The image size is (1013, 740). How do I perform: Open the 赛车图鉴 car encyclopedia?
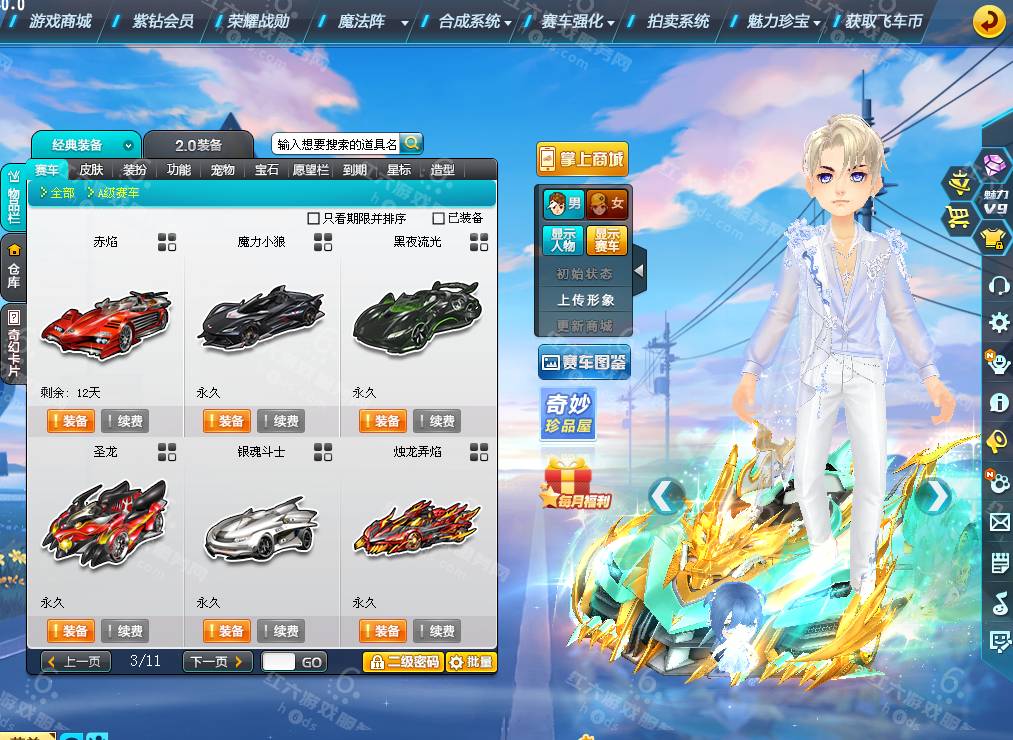583,362
